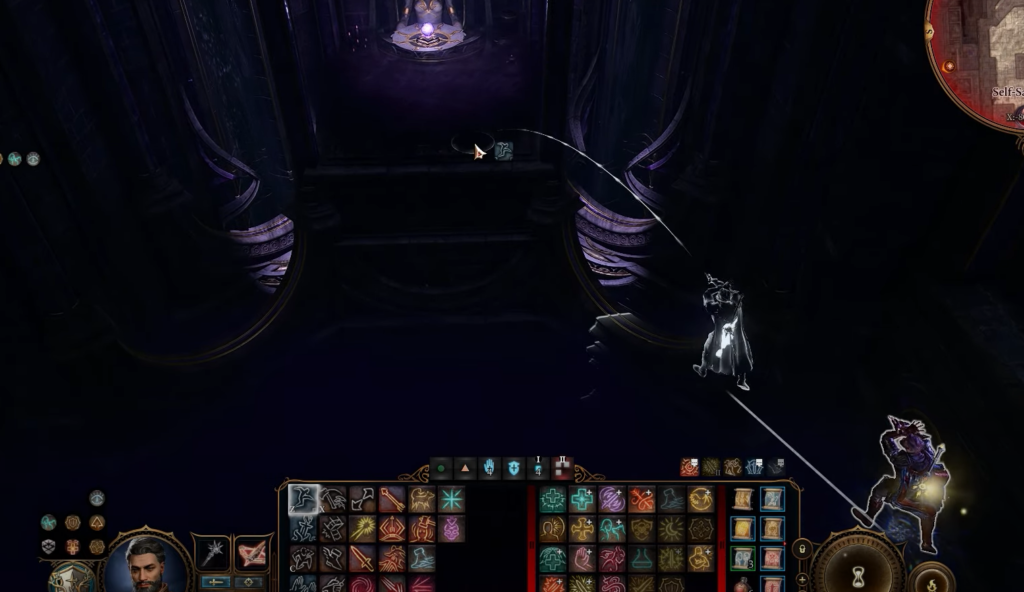1024x592 pixels.
Task: Select the blue hand spell slot filter
Action: tap(490, 467)
